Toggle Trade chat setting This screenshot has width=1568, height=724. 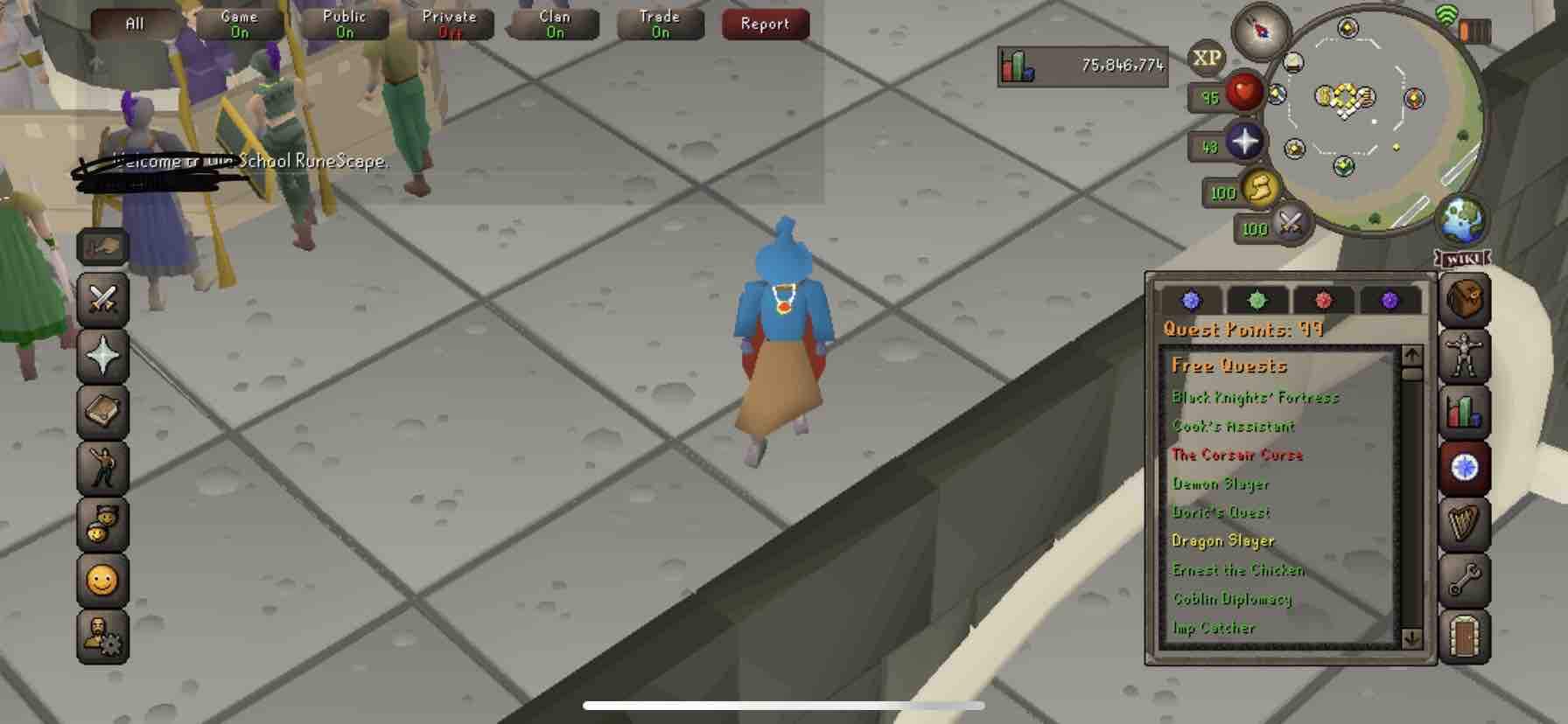(660, 24)
